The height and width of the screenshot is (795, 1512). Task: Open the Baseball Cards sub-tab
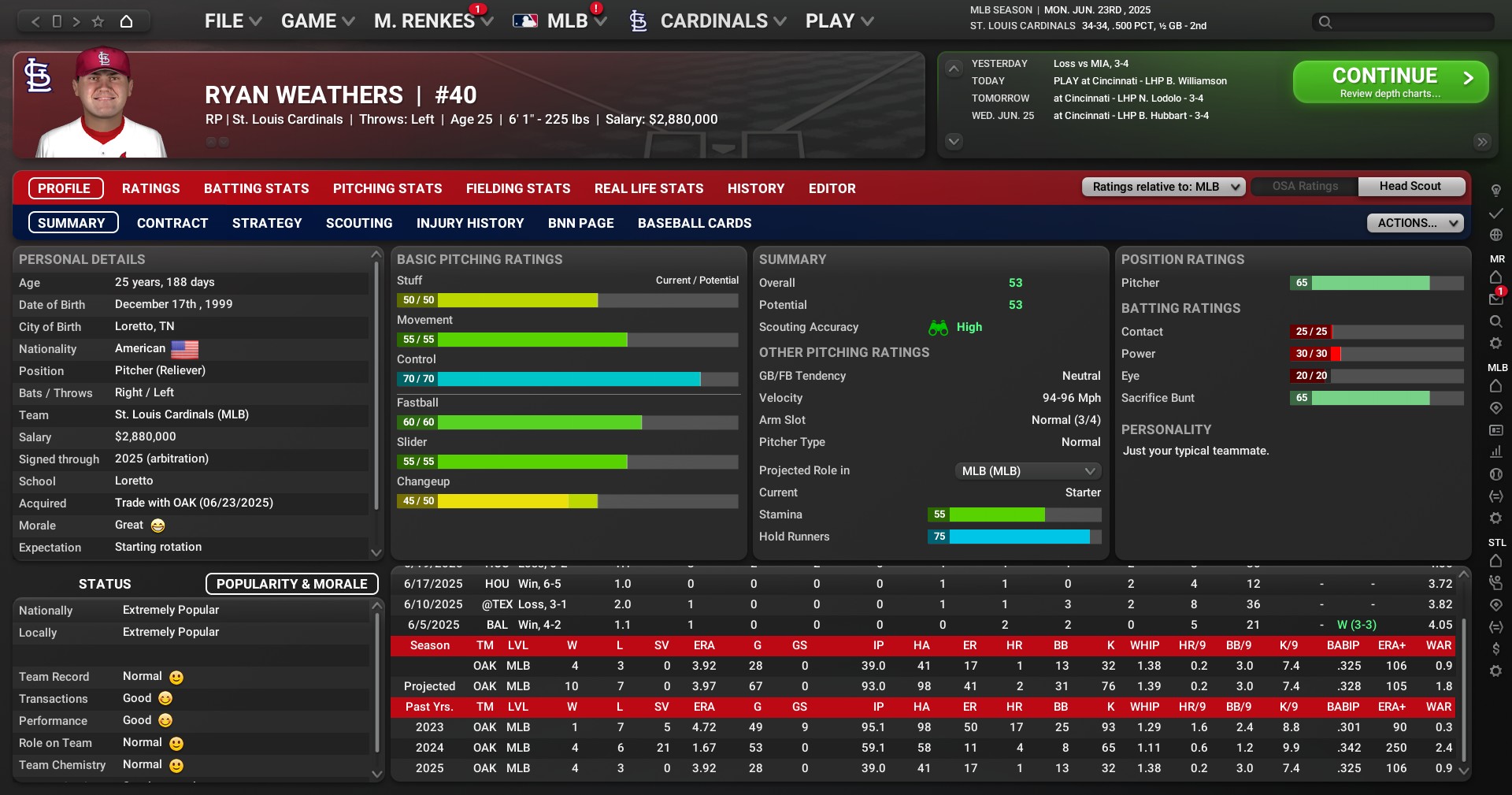(x=695, y=223)
